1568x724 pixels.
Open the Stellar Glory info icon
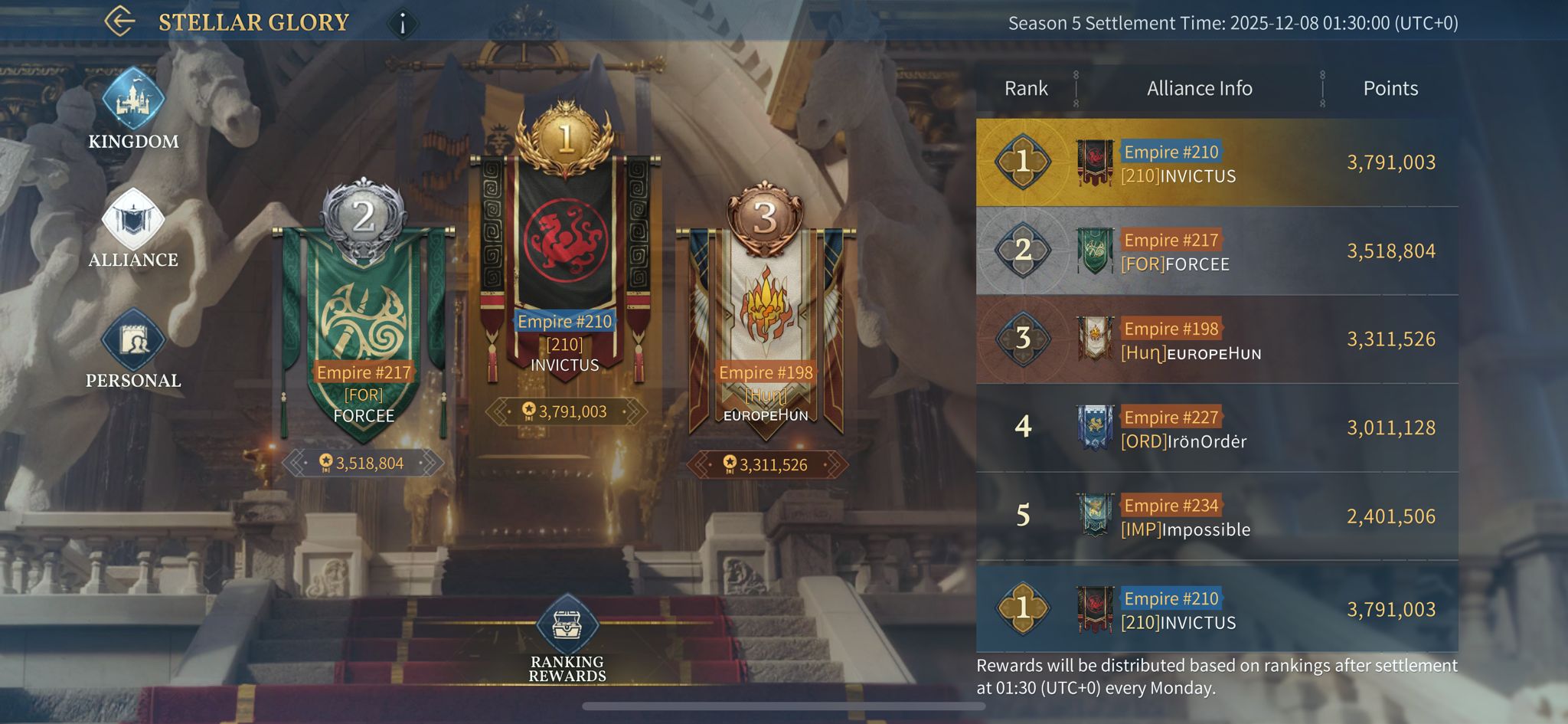403,23
